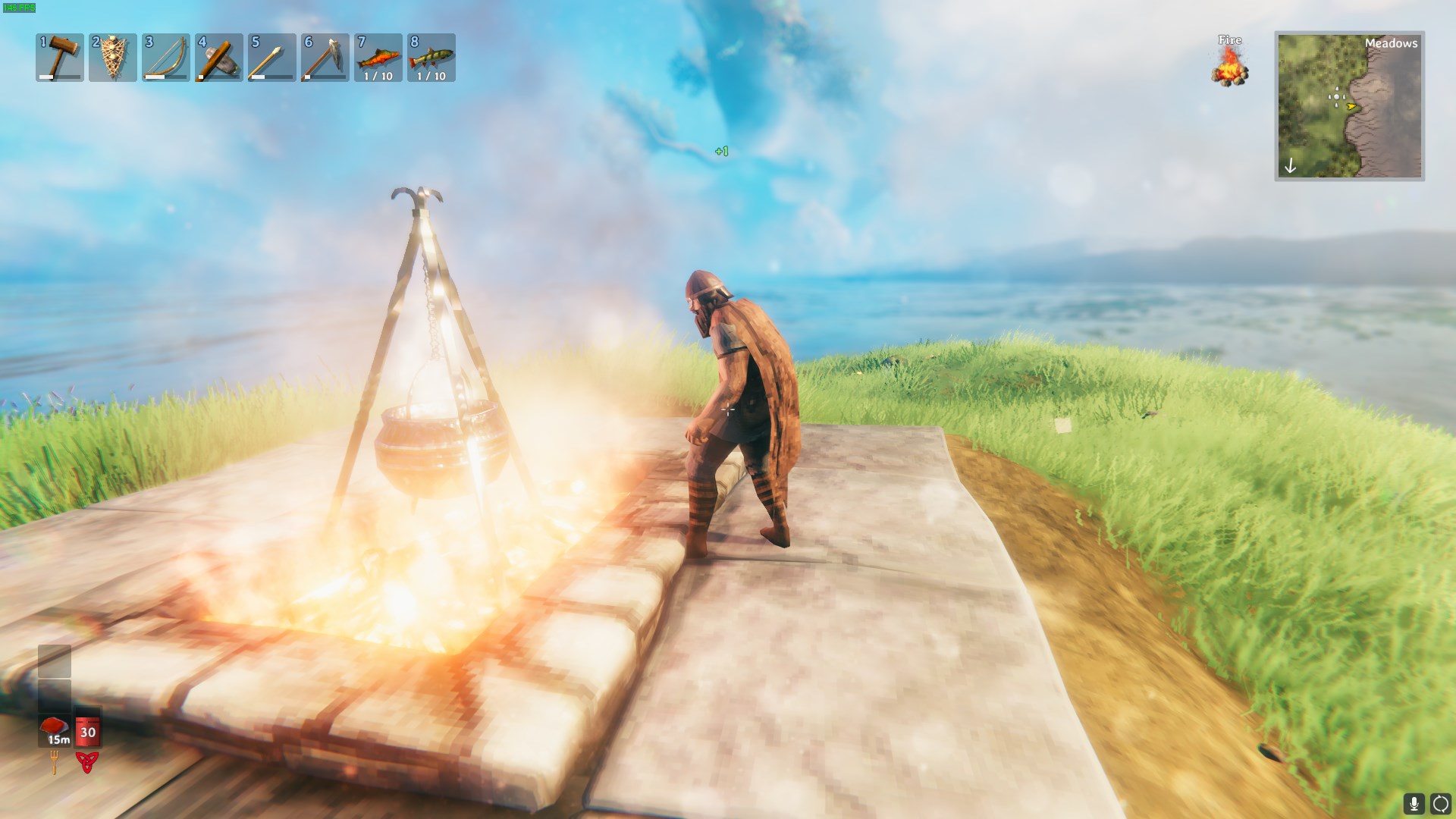Click the red triquetra health icon
The image size is (1456, 819).
coord(87,762)
